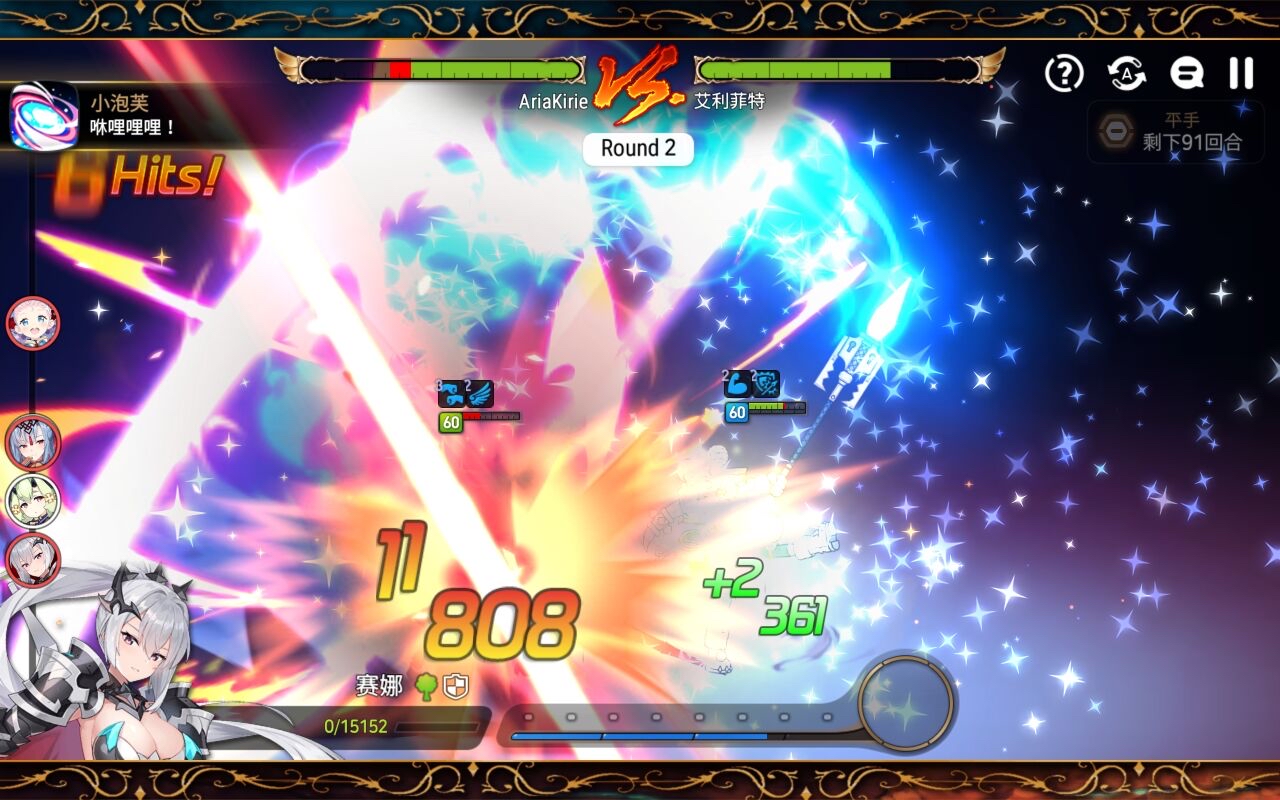1280x800 pixels.
Task: Open the question mark help button
Action: pyautogui.click(x=1064, y=73)
